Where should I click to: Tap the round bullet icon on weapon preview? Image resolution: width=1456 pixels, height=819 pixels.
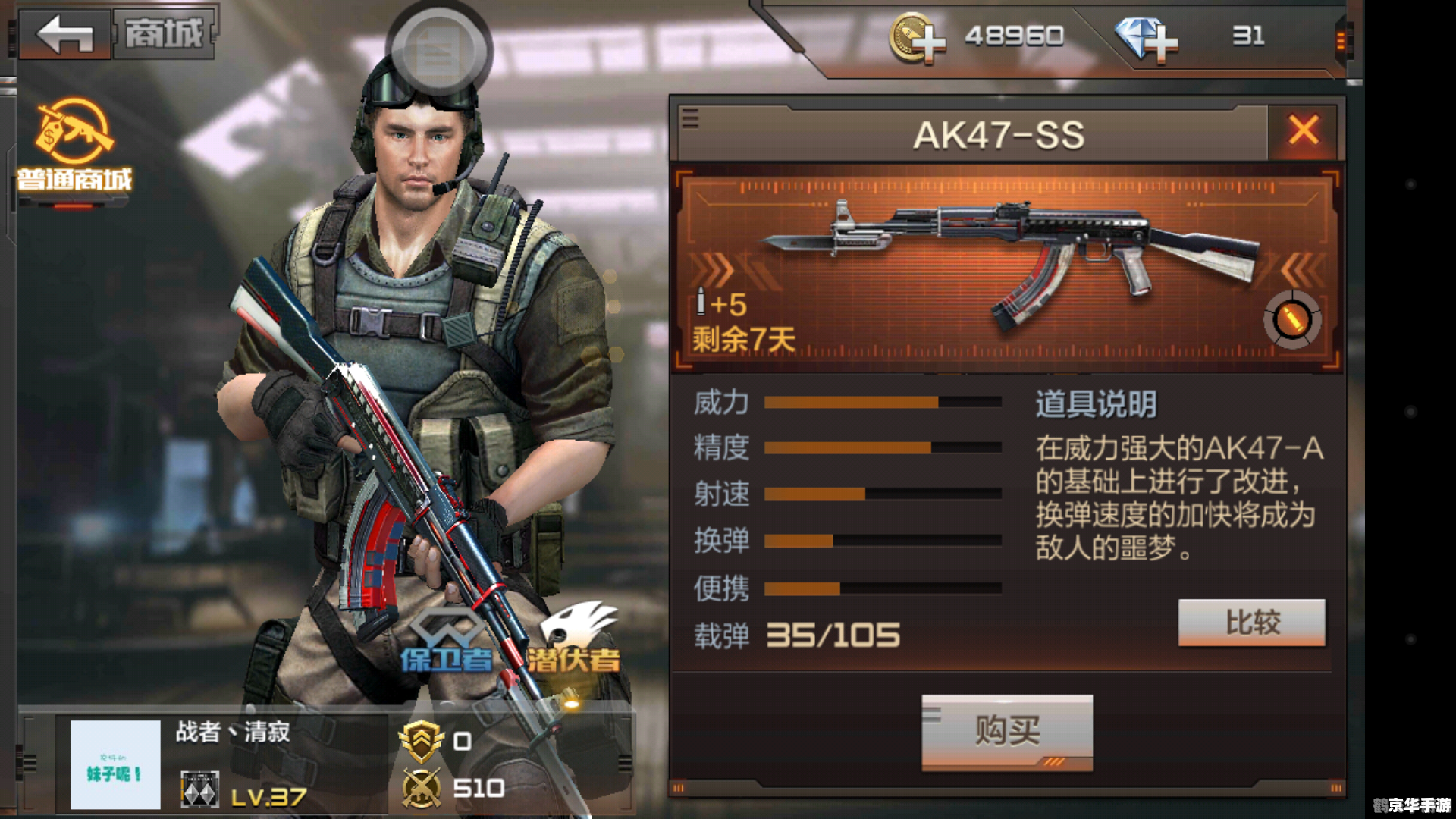coord(1292,319)
